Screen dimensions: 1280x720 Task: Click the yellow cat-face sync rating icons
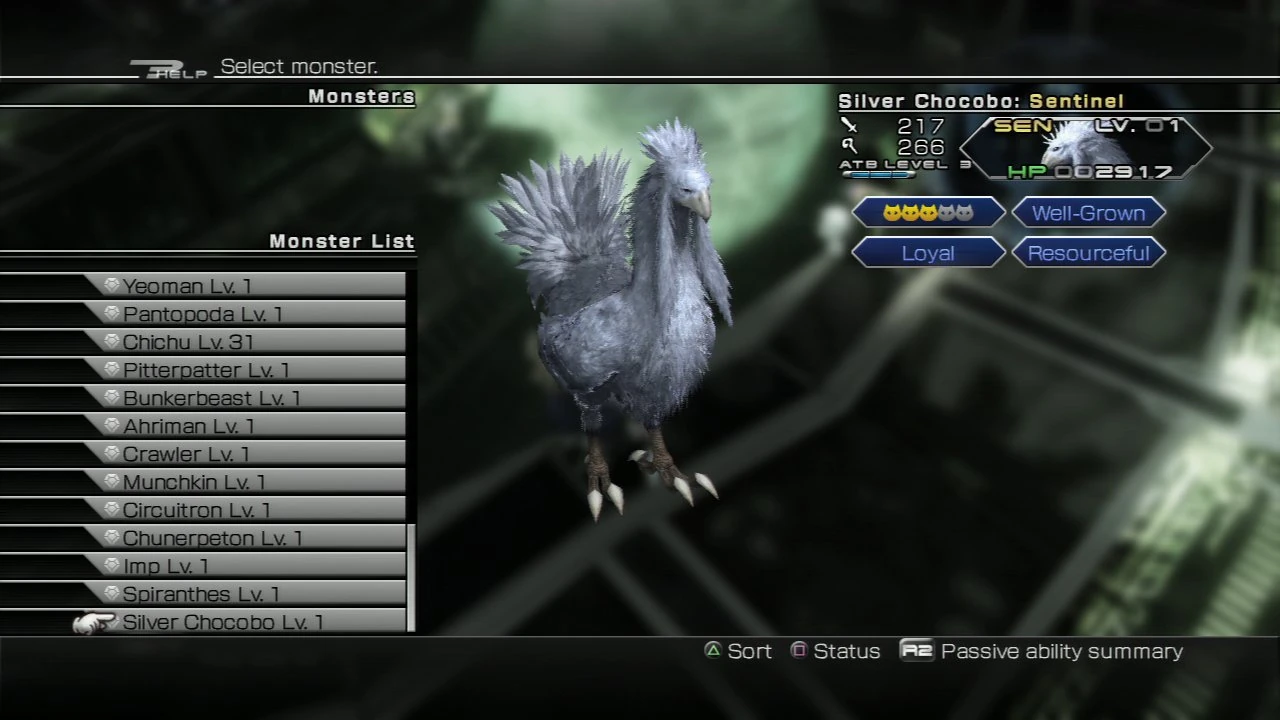(x=926, y=212)
